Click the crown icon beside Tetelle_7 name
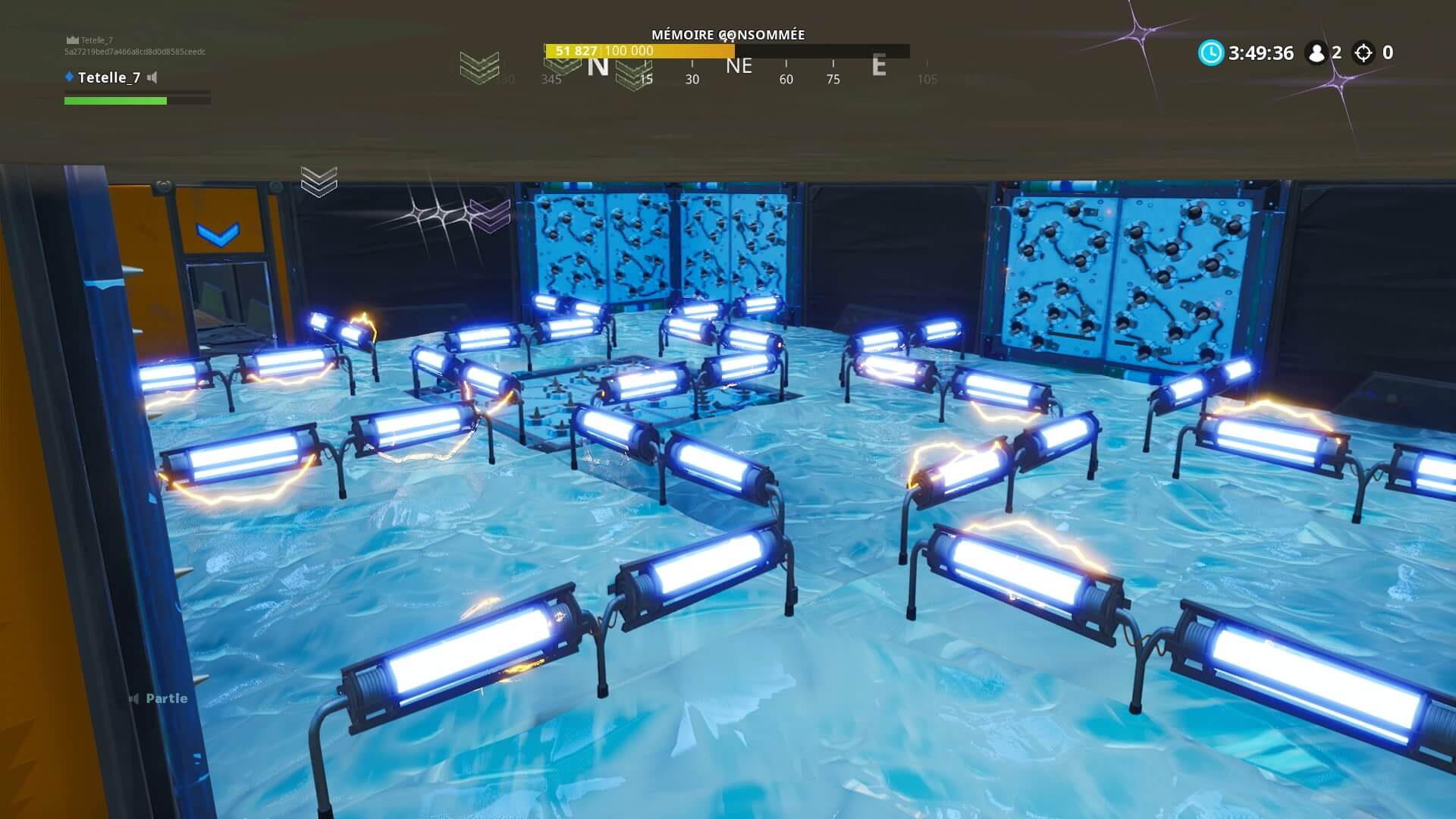The height and width of the screenshot is (819, 1456). click(x=73, y=39)
